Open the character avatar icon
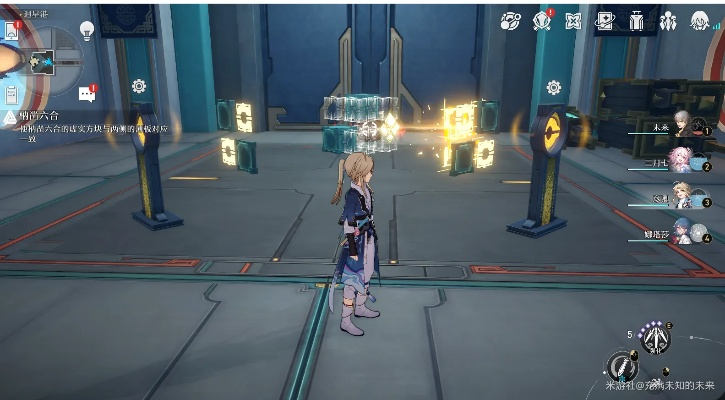The image size is (725, 400). [x=699, y=21]
